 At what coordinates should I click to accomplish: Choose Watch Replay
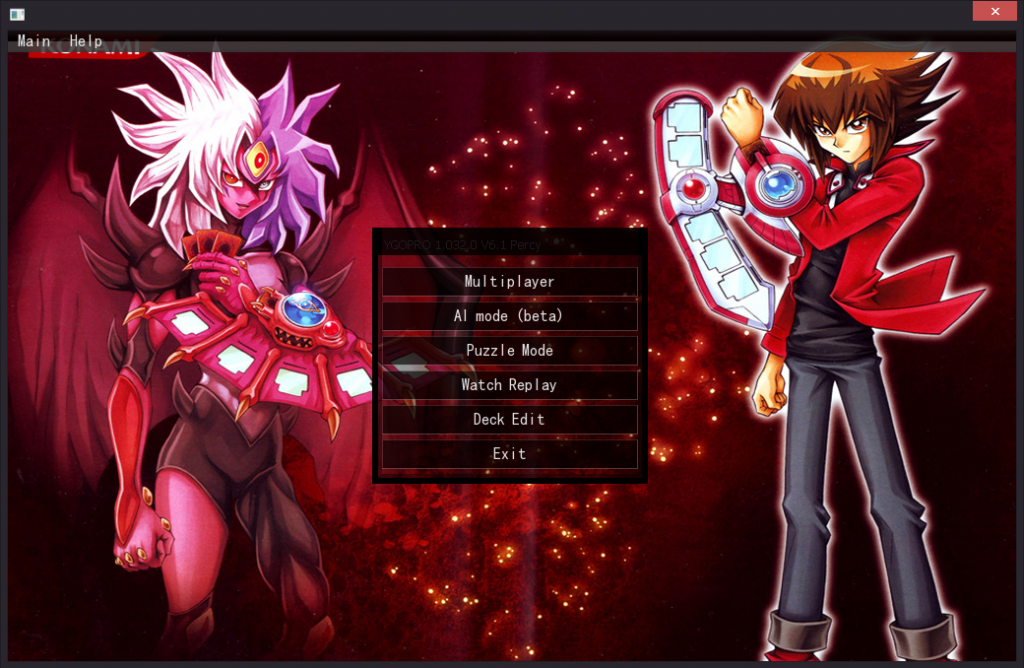509,385
